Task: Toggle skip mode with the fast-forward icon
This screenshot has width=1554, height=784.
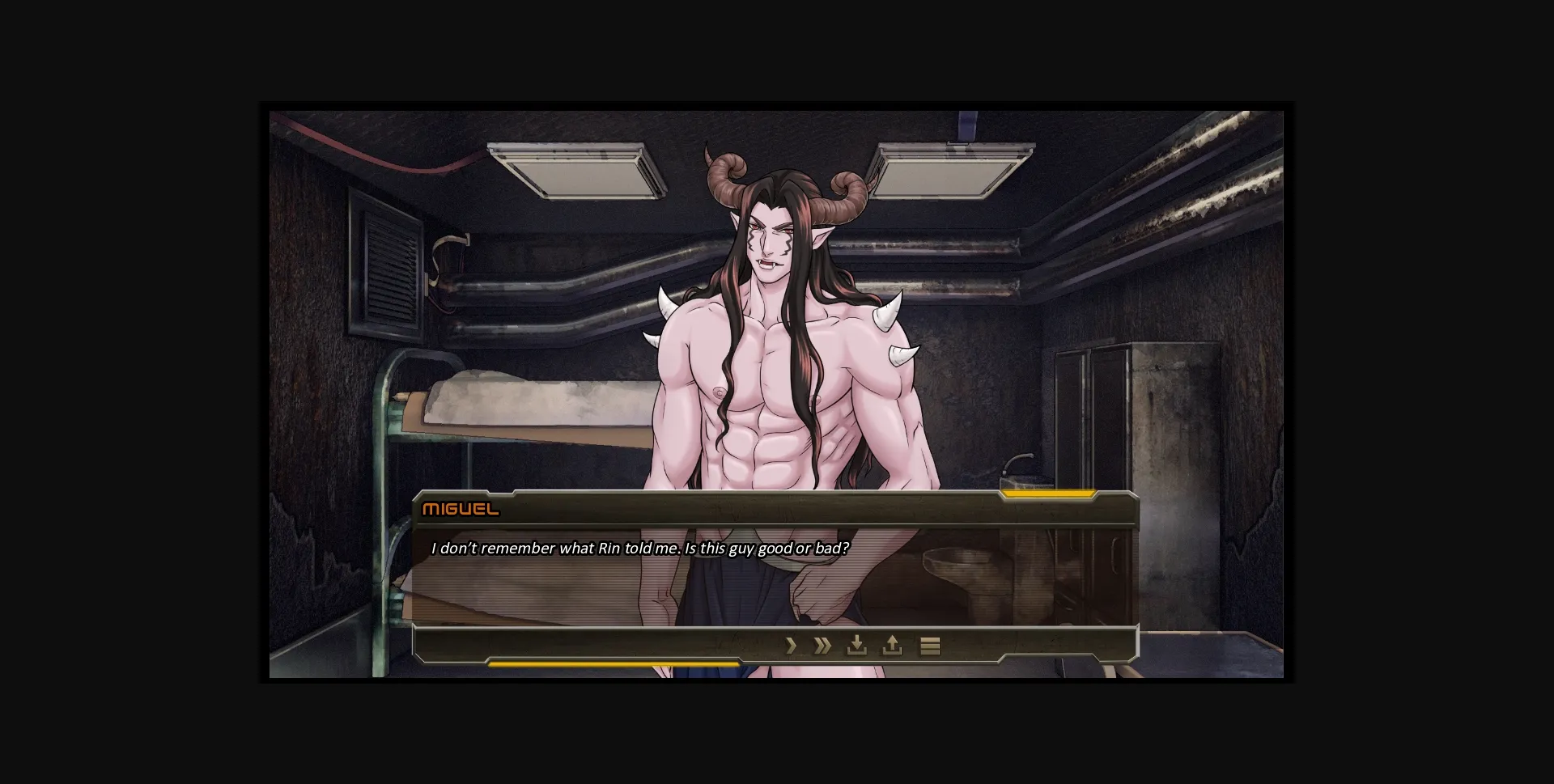Action: pos(822,646)
